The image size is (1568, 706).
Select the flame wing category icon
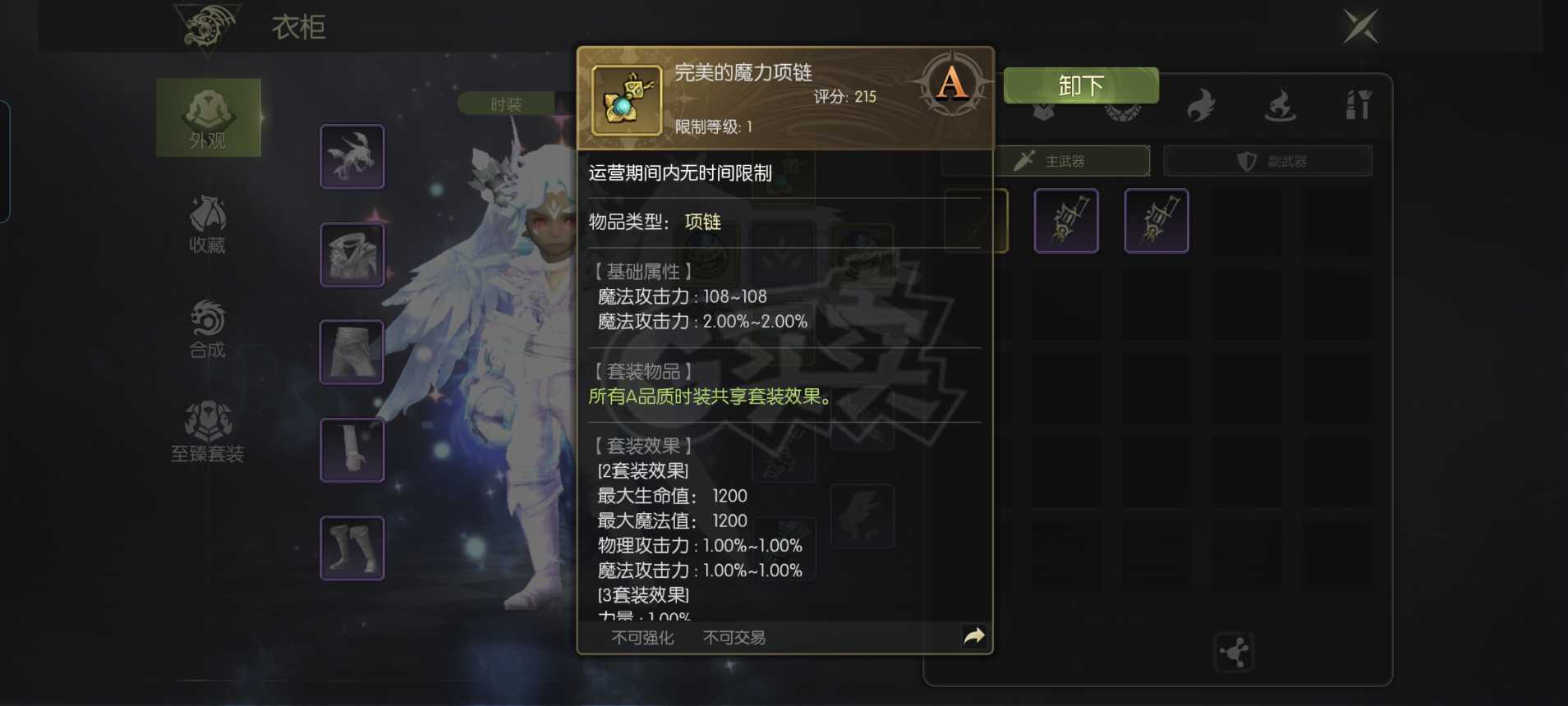1202,105
